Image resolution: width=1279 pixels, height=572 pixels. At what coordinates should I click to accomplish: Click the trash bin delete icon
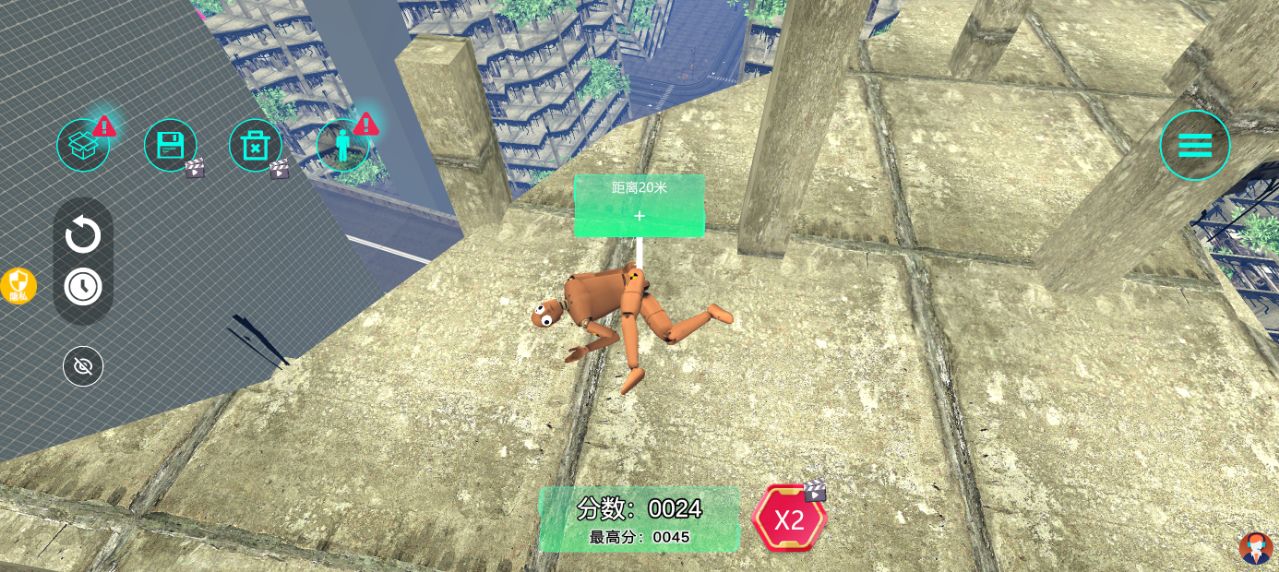(255, 146)
